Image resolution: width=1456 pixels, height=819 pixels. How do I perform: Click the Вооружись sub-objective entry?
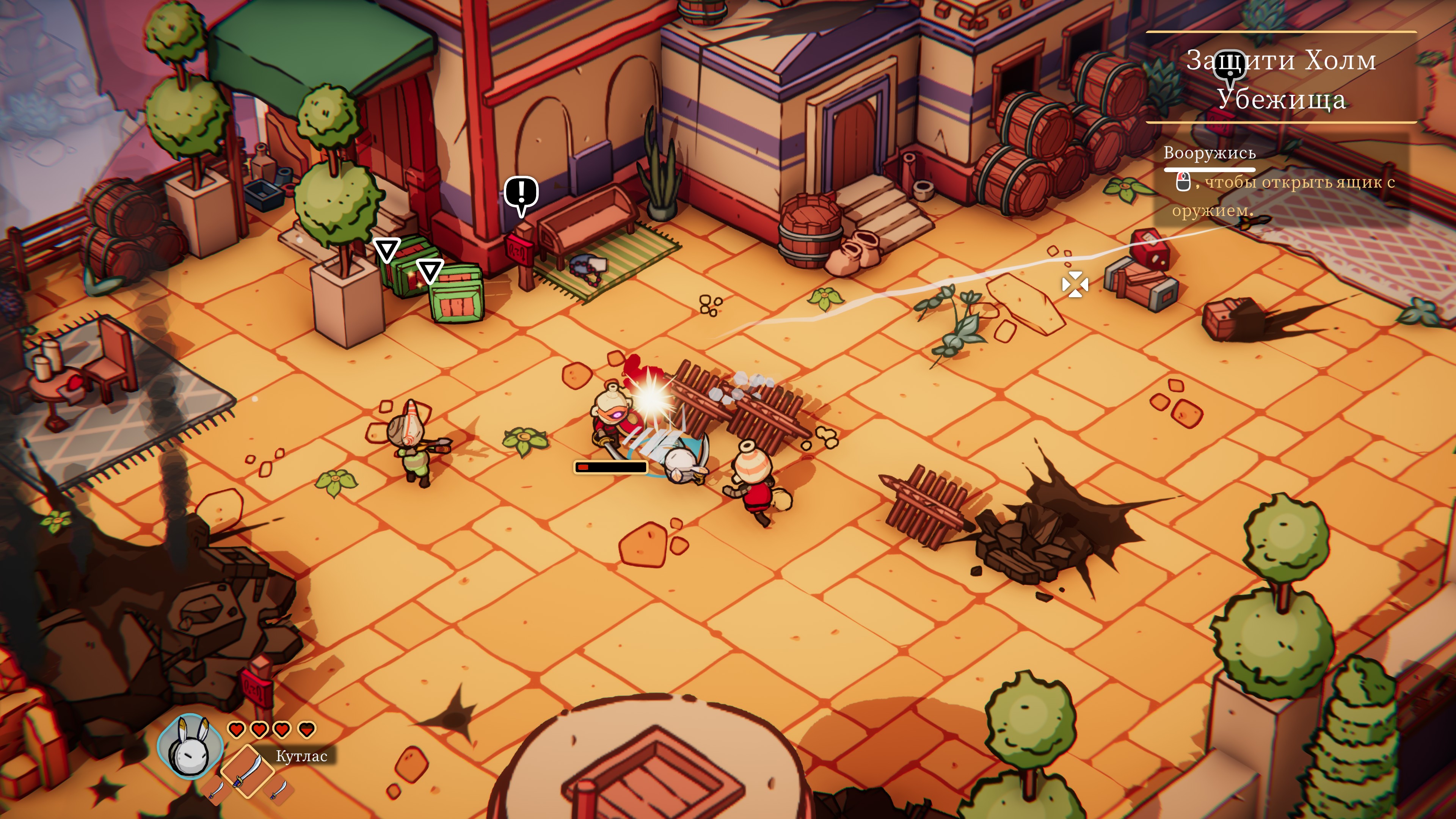pyautogui.click(x=1209, y=153)
